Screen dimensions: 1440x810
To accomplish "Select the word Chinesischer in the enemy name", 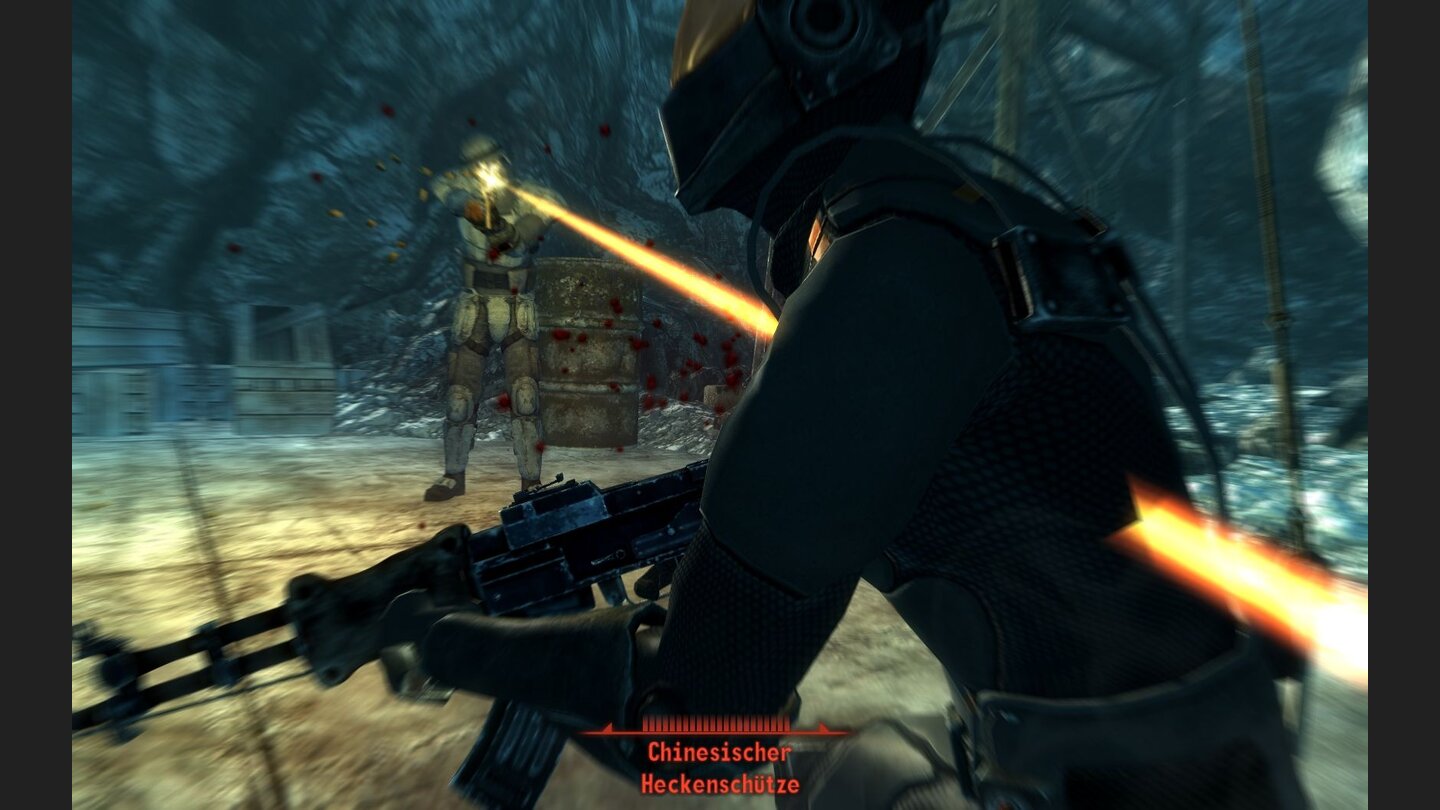I will click(718, 750).
